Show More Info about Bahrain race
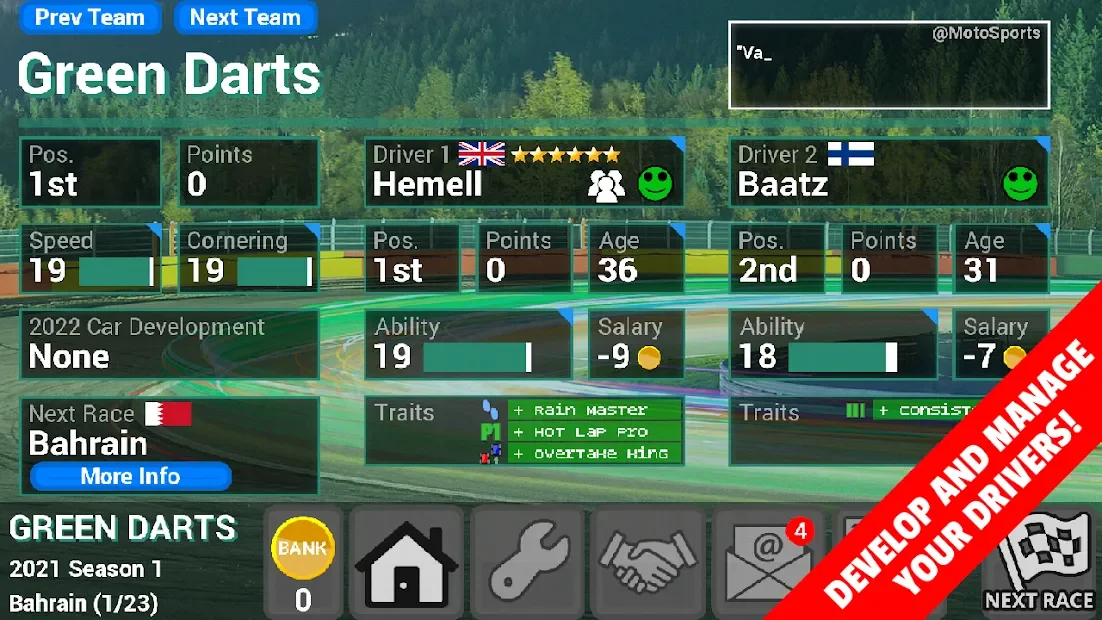 [x=130, y=477]
